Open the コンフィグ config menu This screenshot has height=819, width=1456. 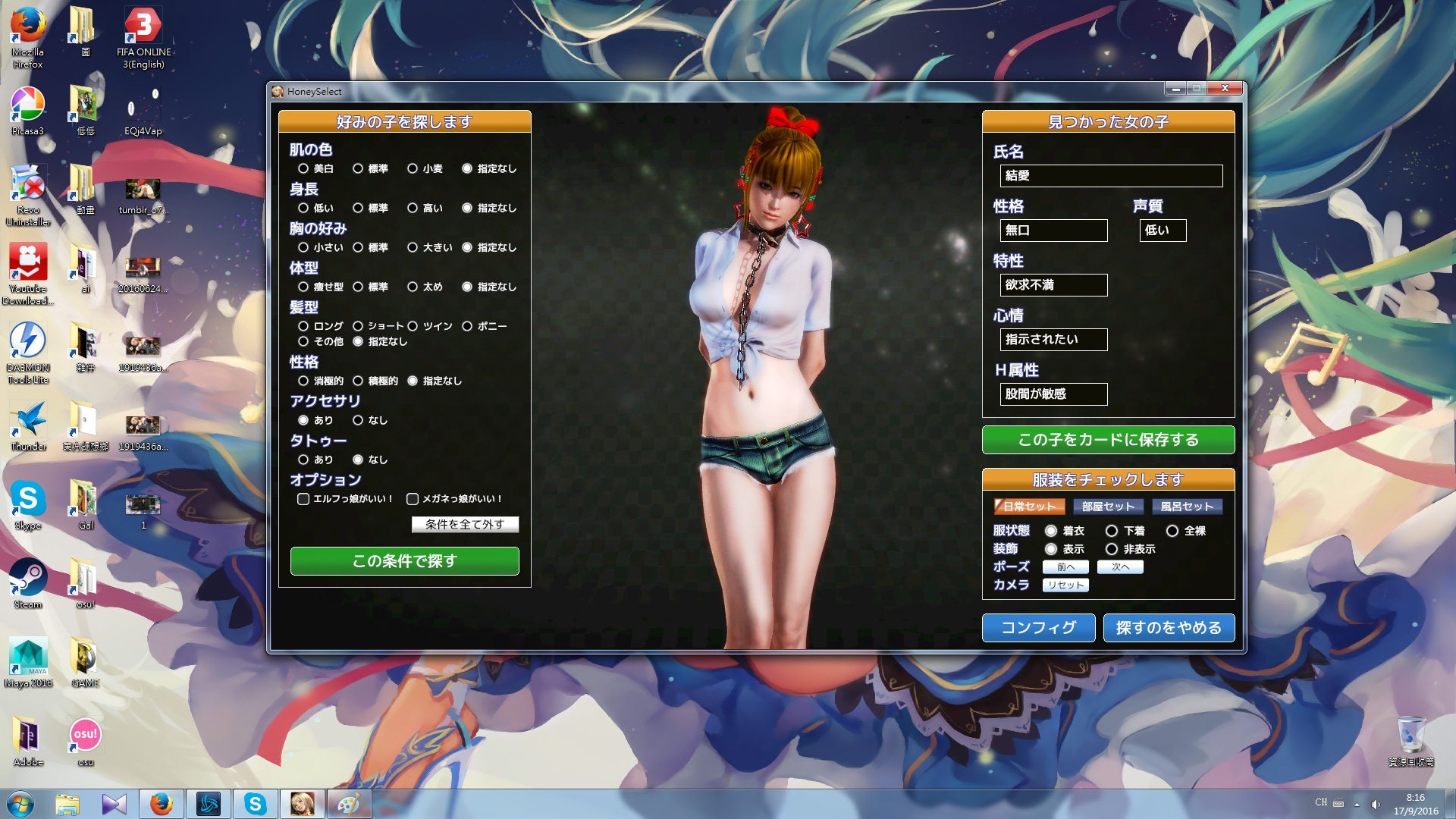[x=1038, y=628]
